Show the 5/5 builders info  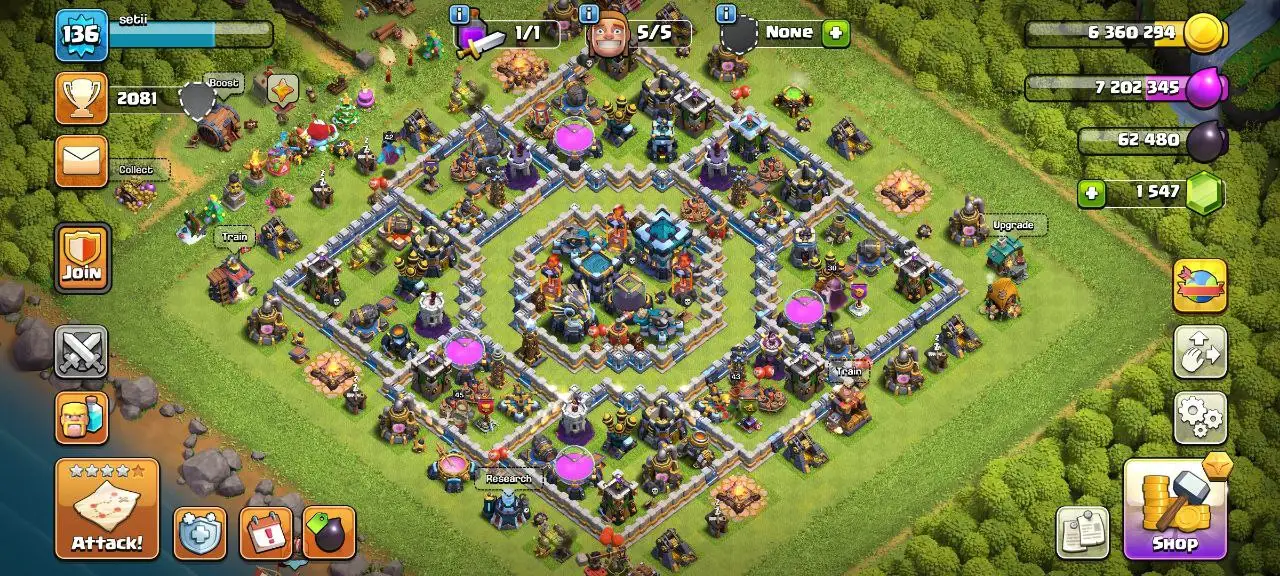point(589,14)
